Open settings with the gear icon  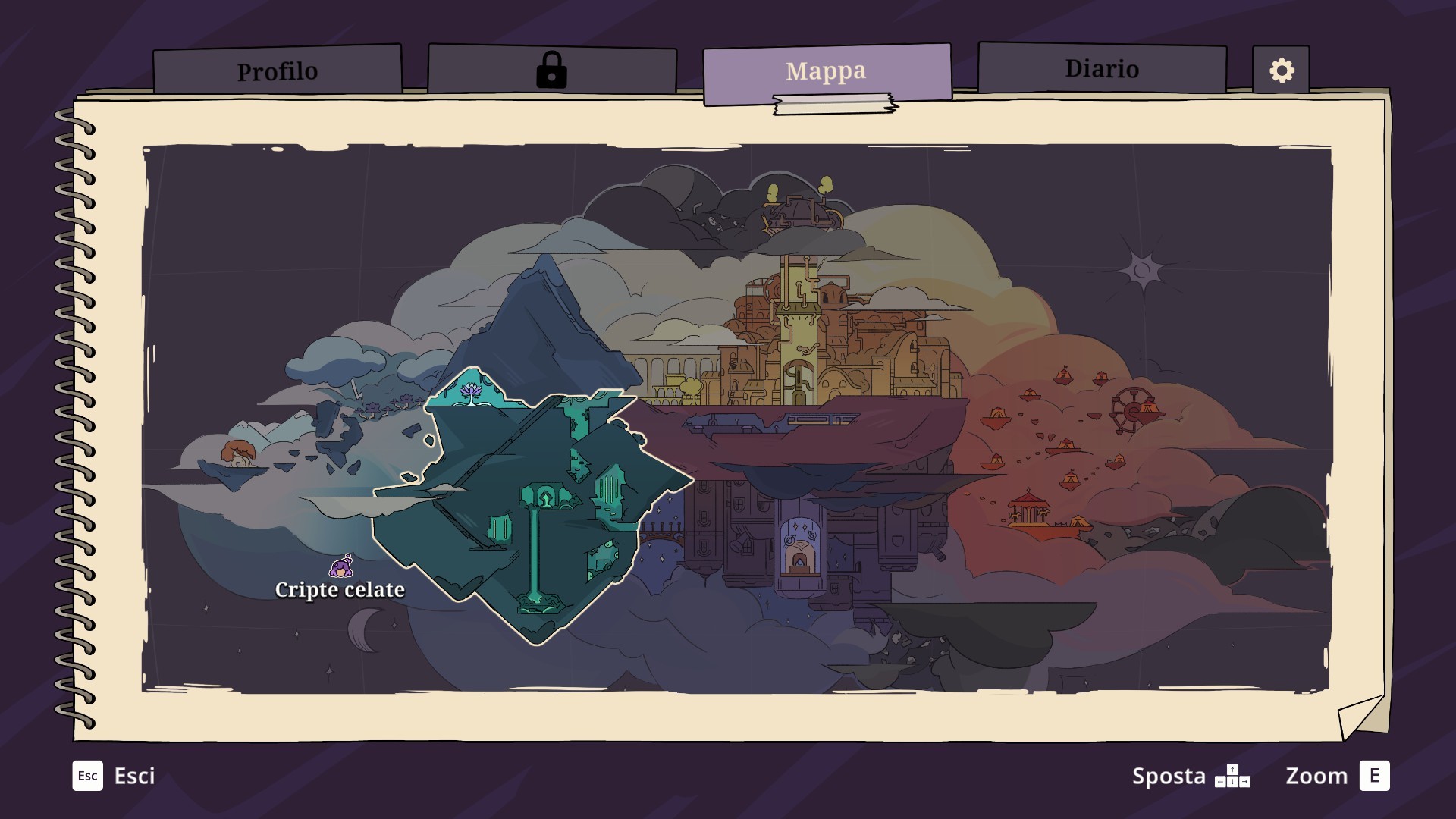pos(1281,71)
